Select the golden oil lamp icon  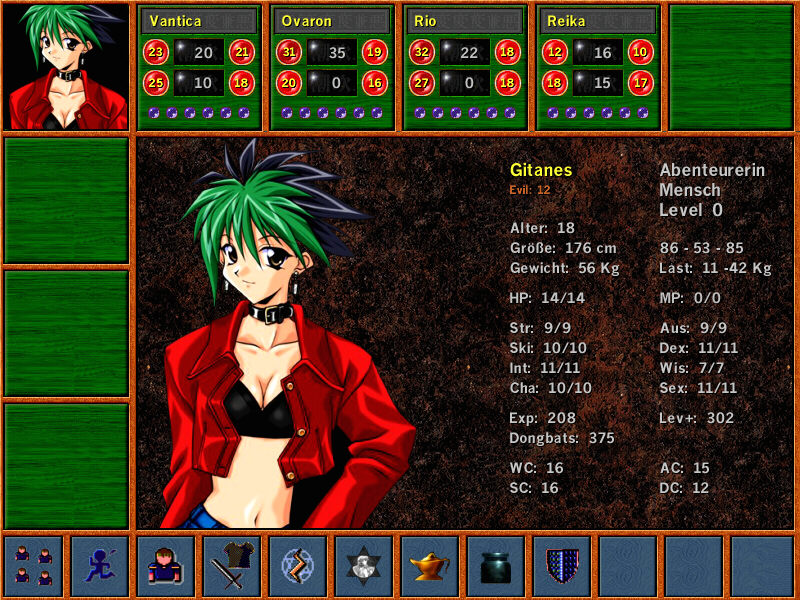point(430,566)
